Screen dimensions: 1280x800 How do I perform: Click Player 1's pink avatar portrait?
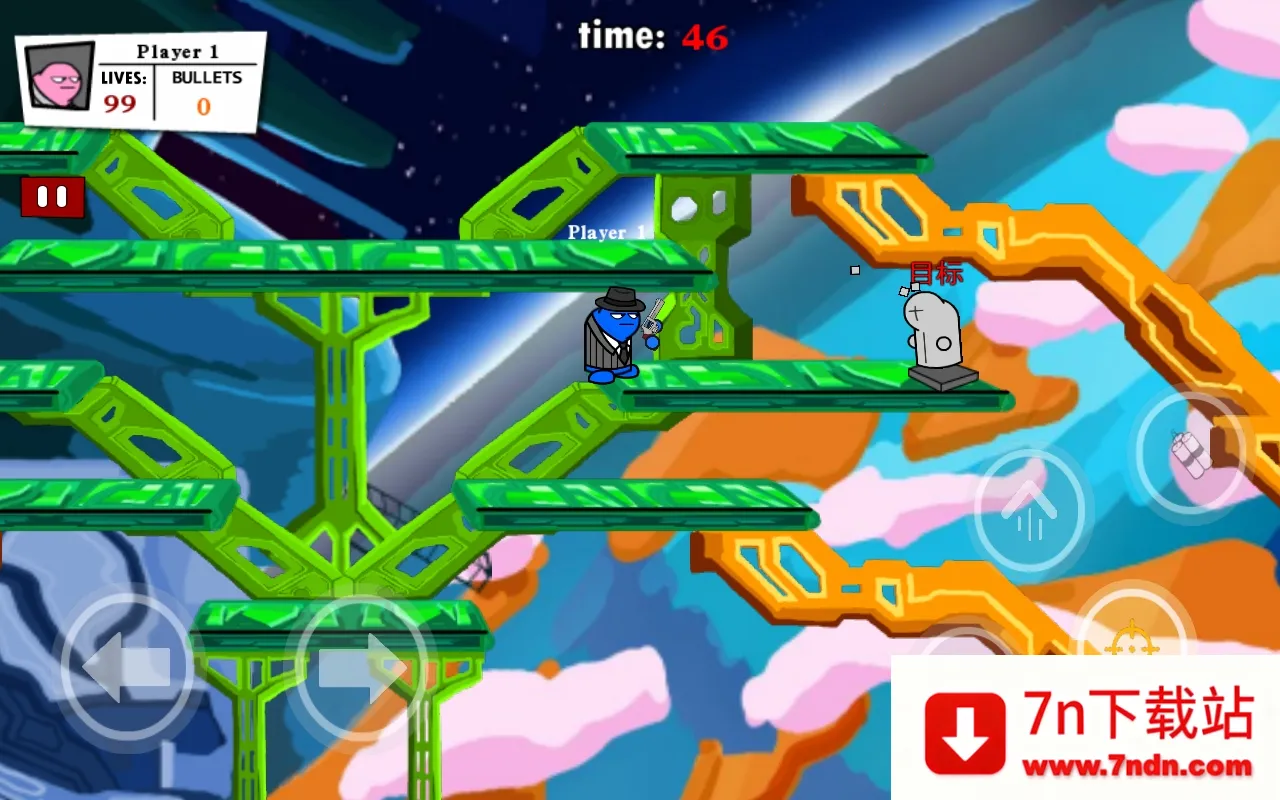tap(58, 75)
